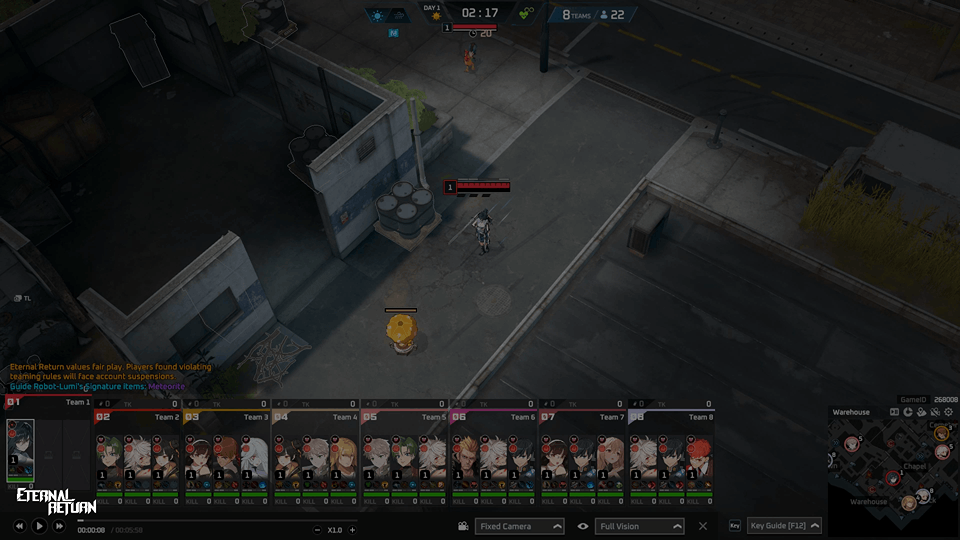
Task: Open the Key Guide [F12] dropdown
Action: coord(784,526)
